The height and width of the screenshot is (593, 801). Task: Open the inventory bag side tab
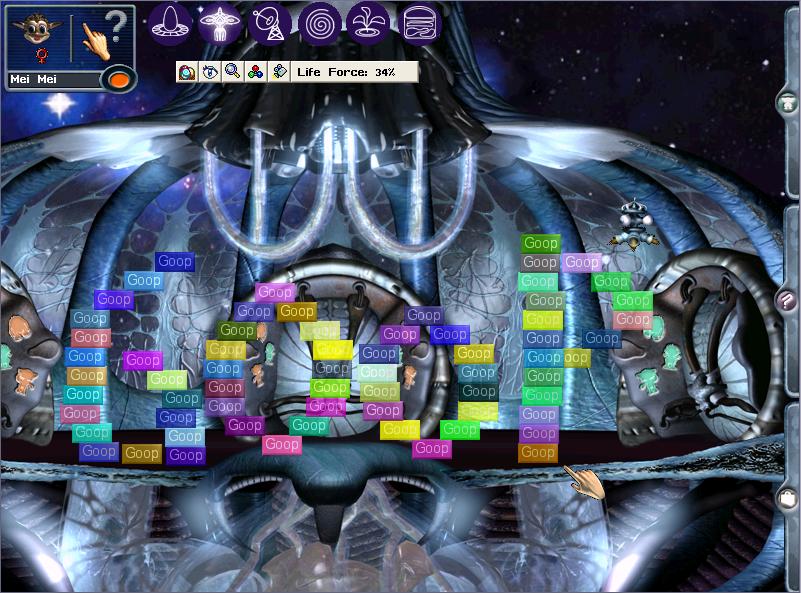click(x=788, y=497)
